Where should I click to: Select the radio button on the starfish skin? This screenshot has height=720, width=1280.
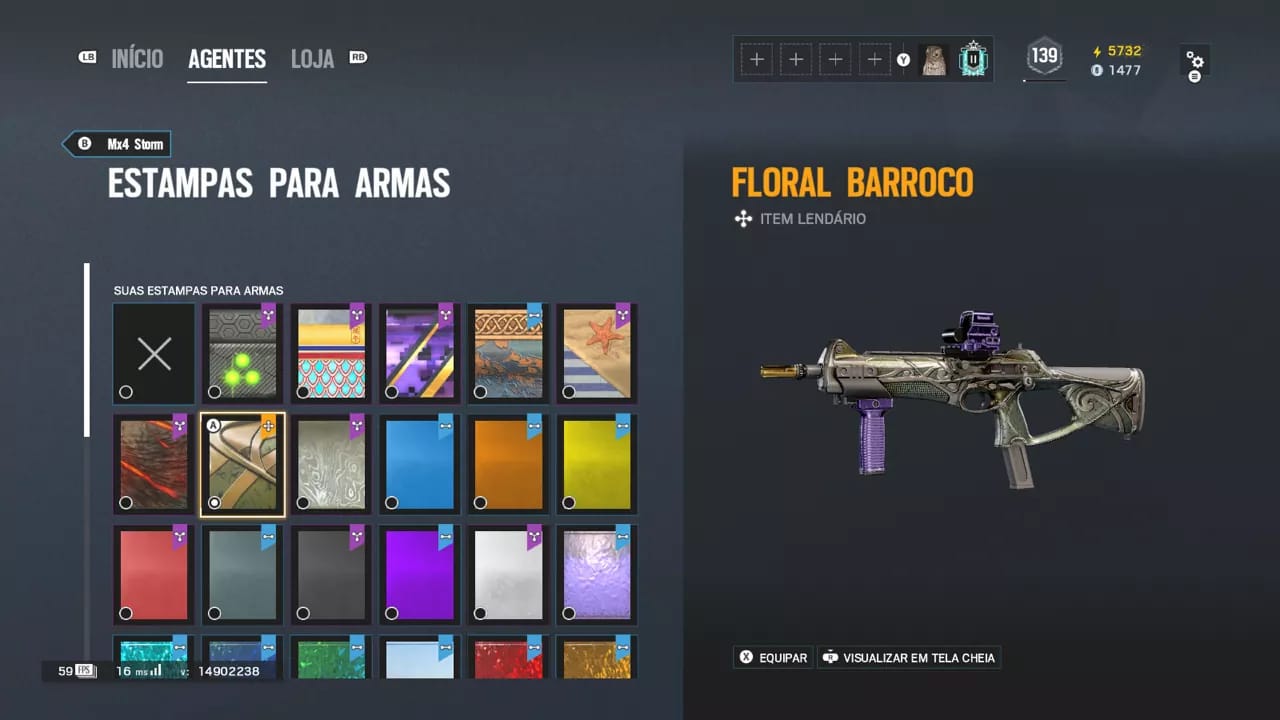568,392
